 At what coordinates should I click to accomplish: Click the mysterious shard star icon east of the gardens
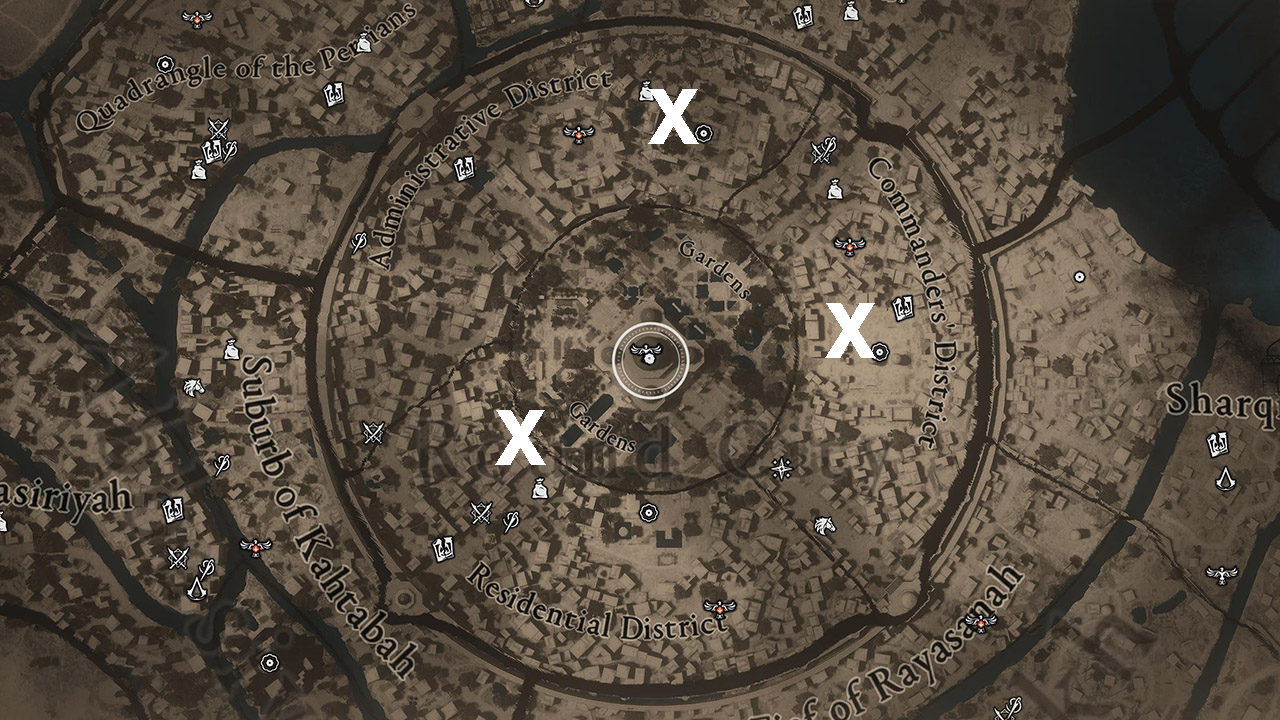[781, 468]
